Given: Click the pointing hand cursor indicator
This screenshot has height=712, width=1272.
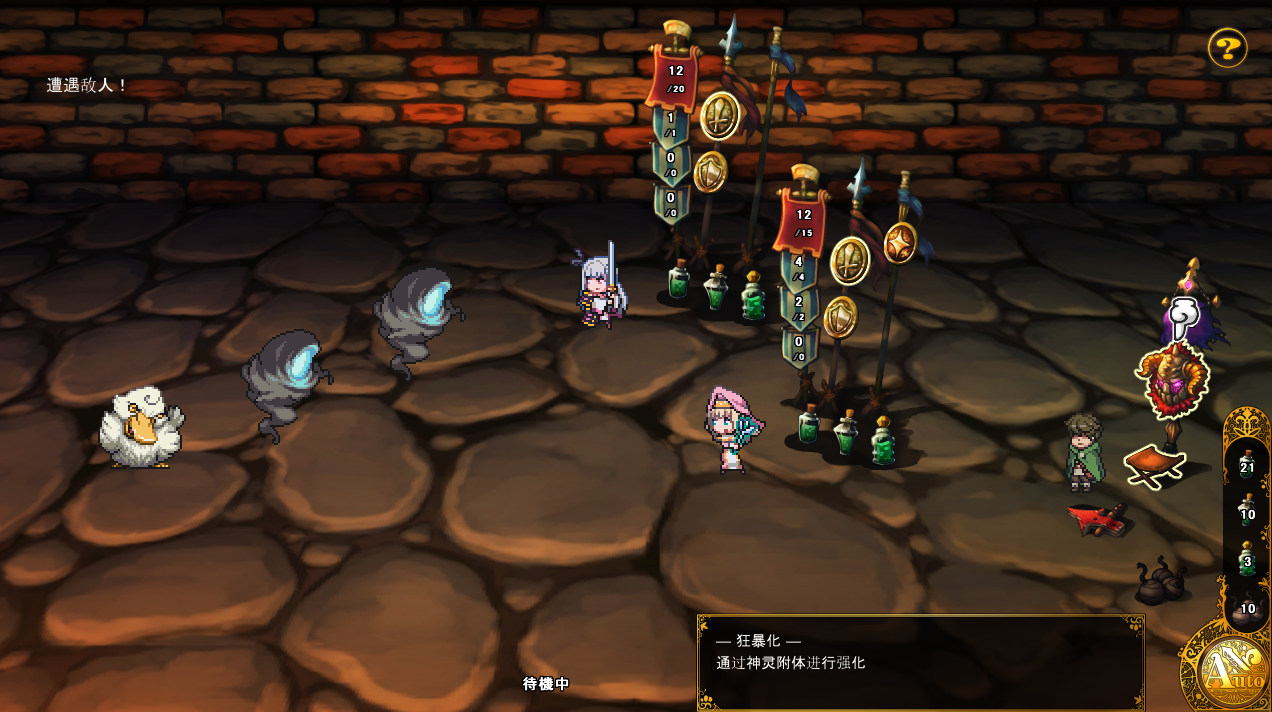Looking at the screenshot, I should (1184, 319).
